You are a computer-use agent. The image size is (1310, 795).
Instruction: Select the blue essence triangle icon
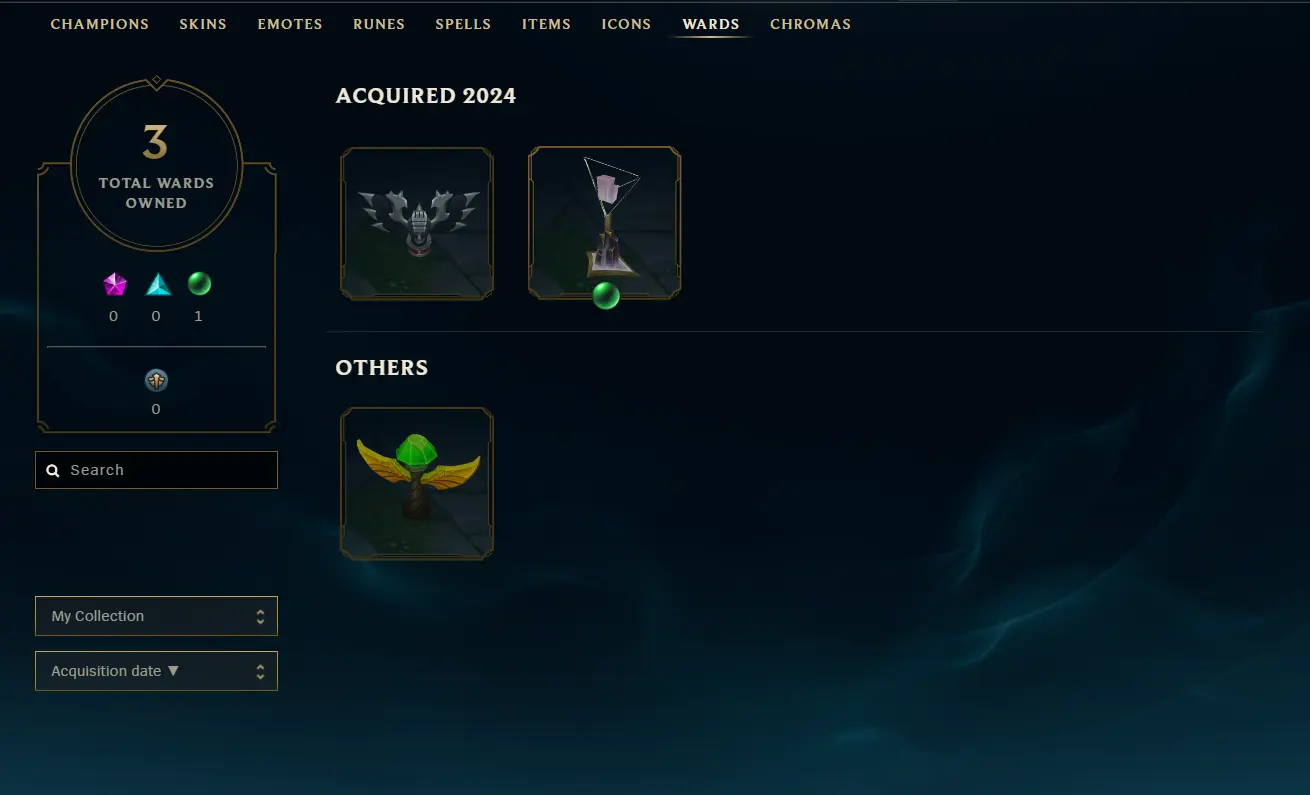(x=156, y=286)
